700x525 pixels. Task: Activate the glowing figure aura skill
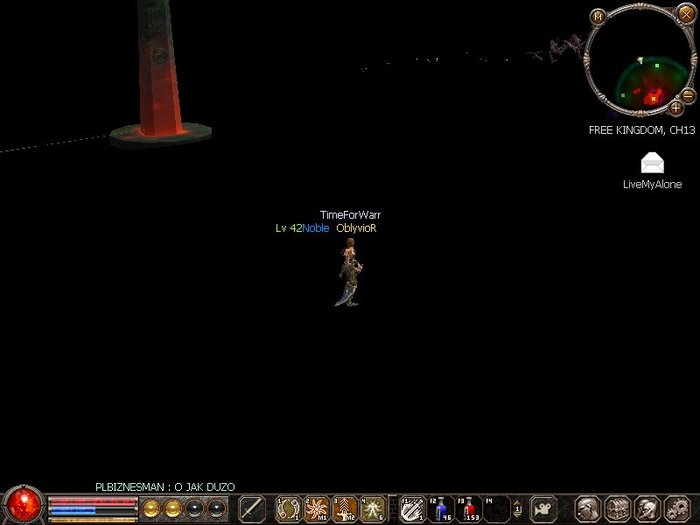click(x=374, y=509)
